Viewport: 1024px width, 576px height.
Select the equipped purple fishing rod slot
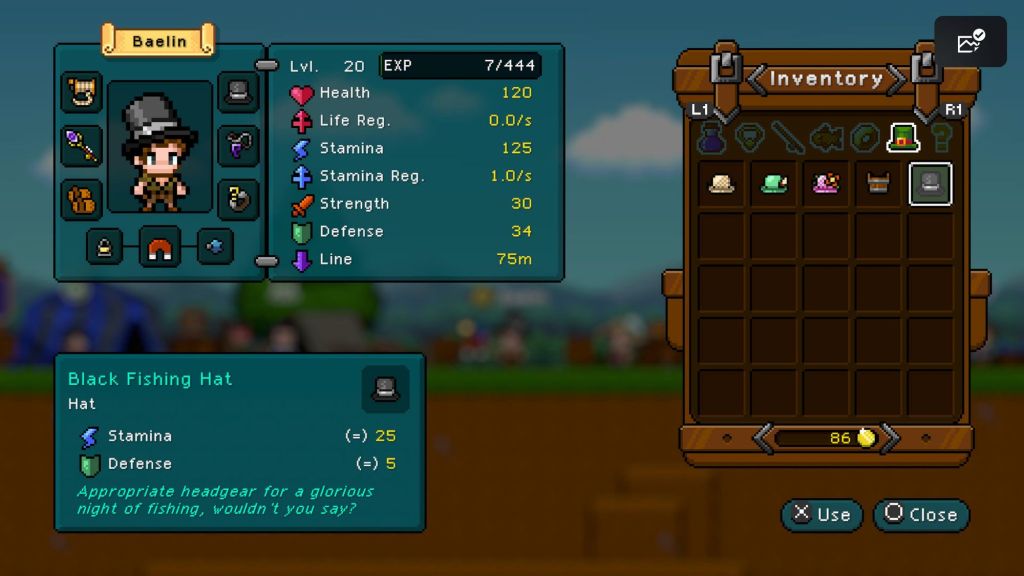81,146
